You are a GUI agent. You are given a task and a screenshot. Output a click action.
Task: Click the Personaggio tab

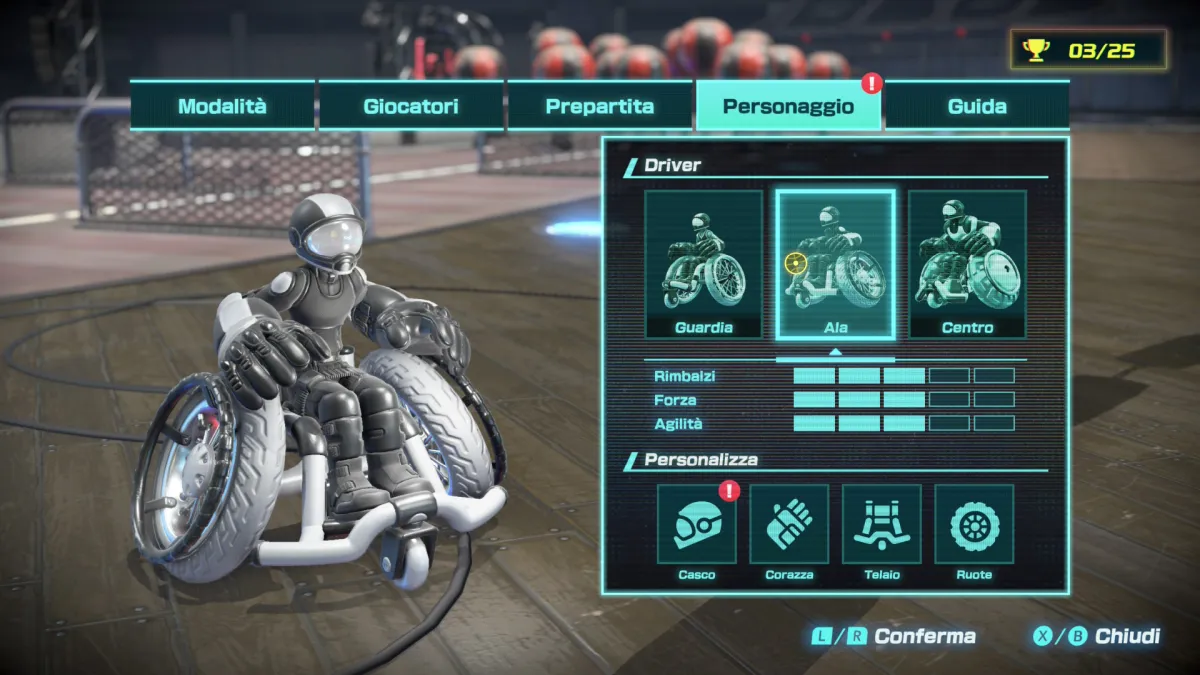788,106
